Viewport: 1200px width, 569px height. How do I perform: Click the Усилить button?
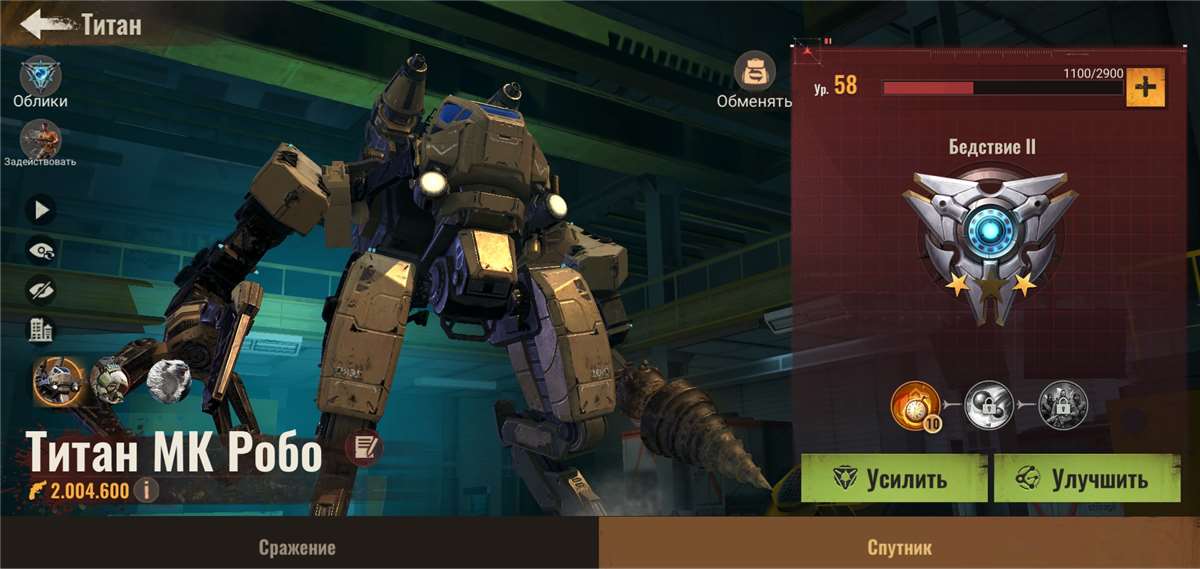point(894,479)
